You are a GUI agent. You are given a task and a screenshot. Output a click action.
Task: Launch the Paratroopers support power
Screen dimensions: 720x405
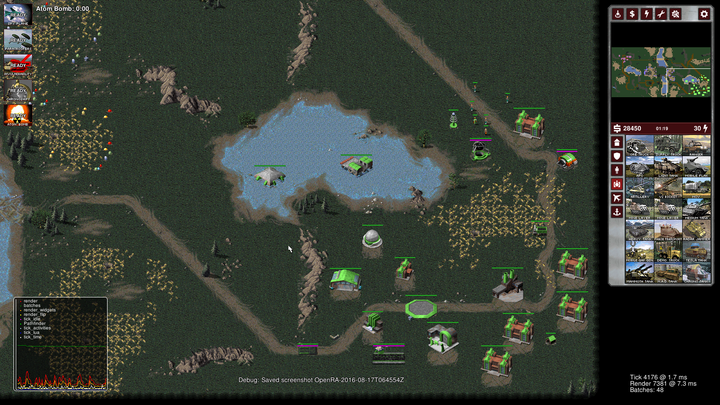click(17, 40)
